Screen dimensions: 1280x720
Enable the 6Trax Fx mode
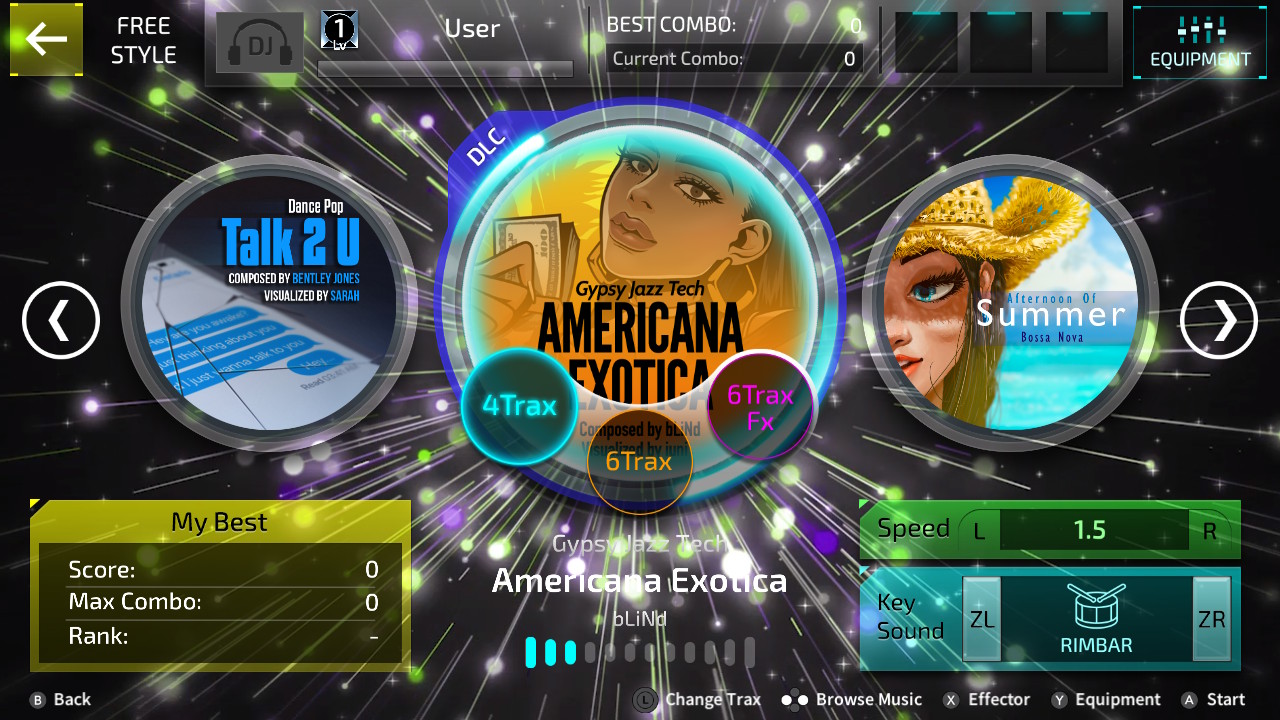pos(758,404)
